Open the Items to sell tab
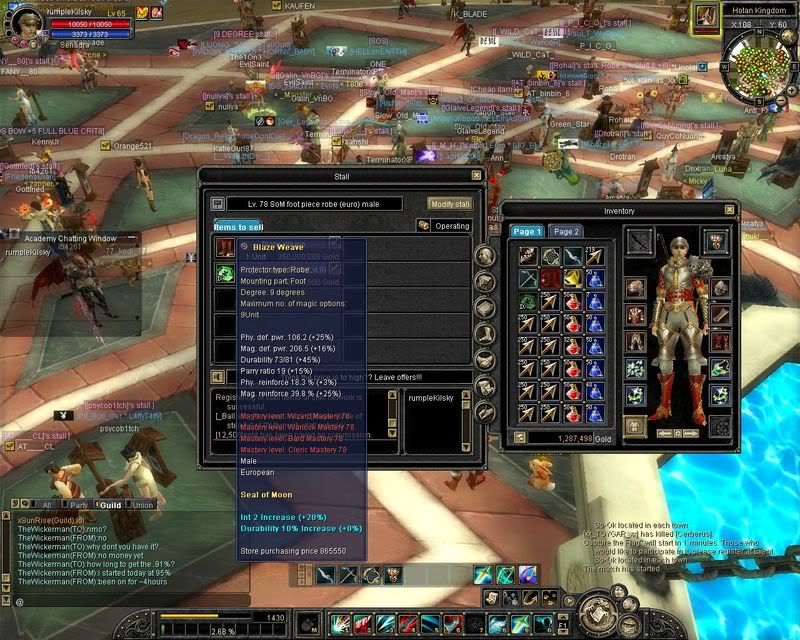This screenshot has width=800, height=640. pos(238,227)
